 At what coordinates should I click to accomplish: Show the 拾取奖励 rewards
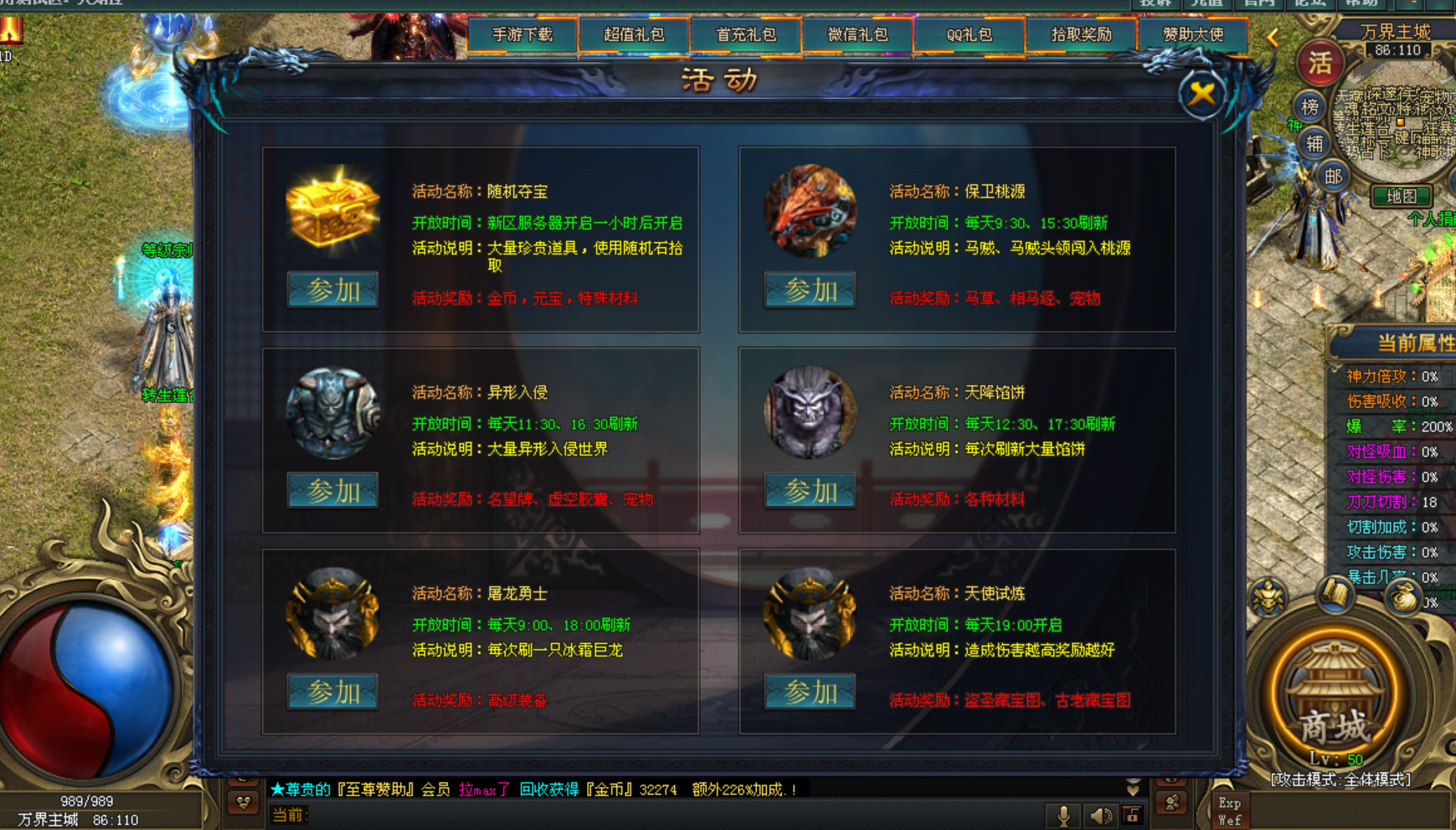click(1081, 35)
